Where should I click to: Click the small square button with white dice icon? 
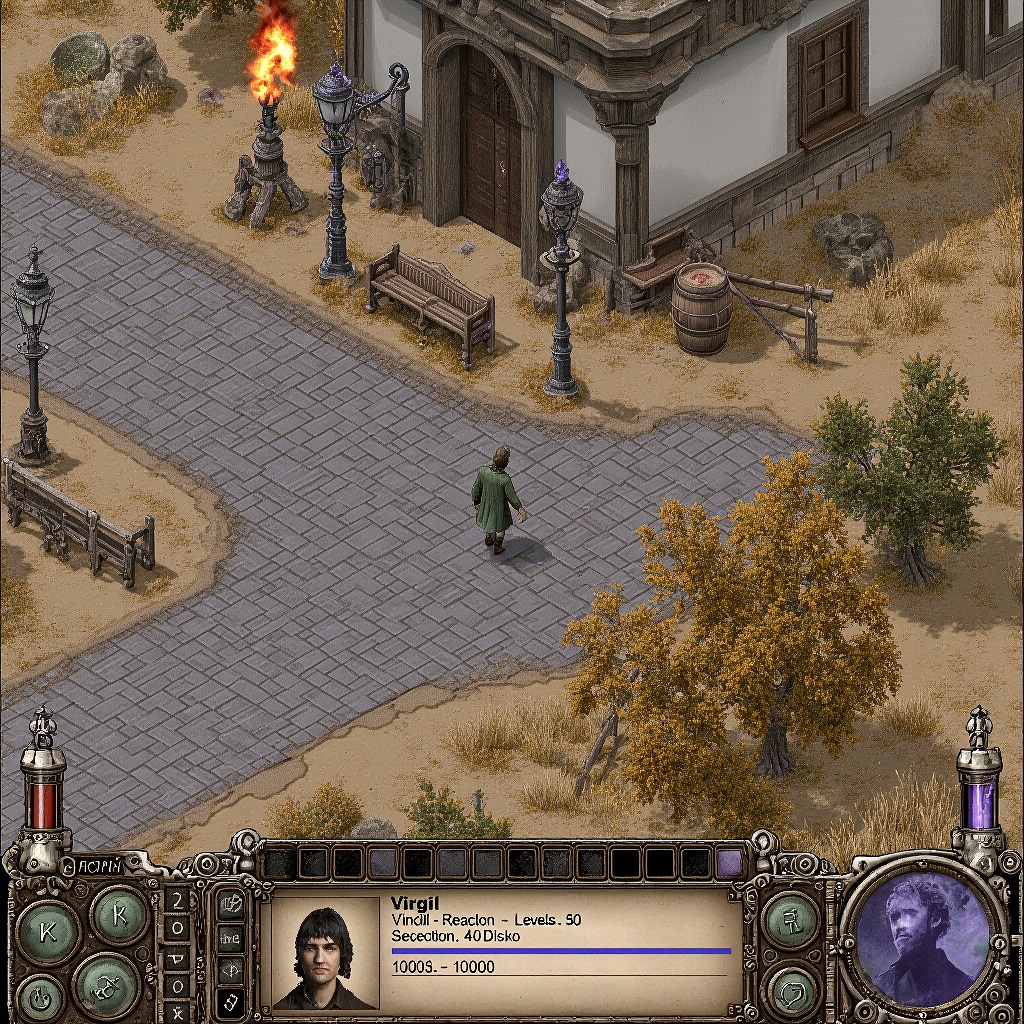pos(230,1000)
